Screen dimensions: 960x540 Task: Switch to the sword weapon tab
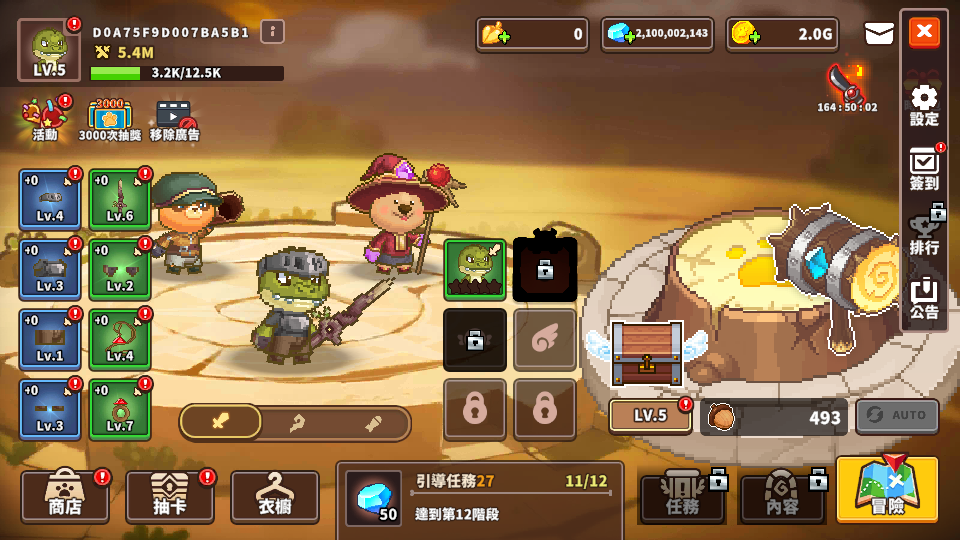tap(221, 423)
